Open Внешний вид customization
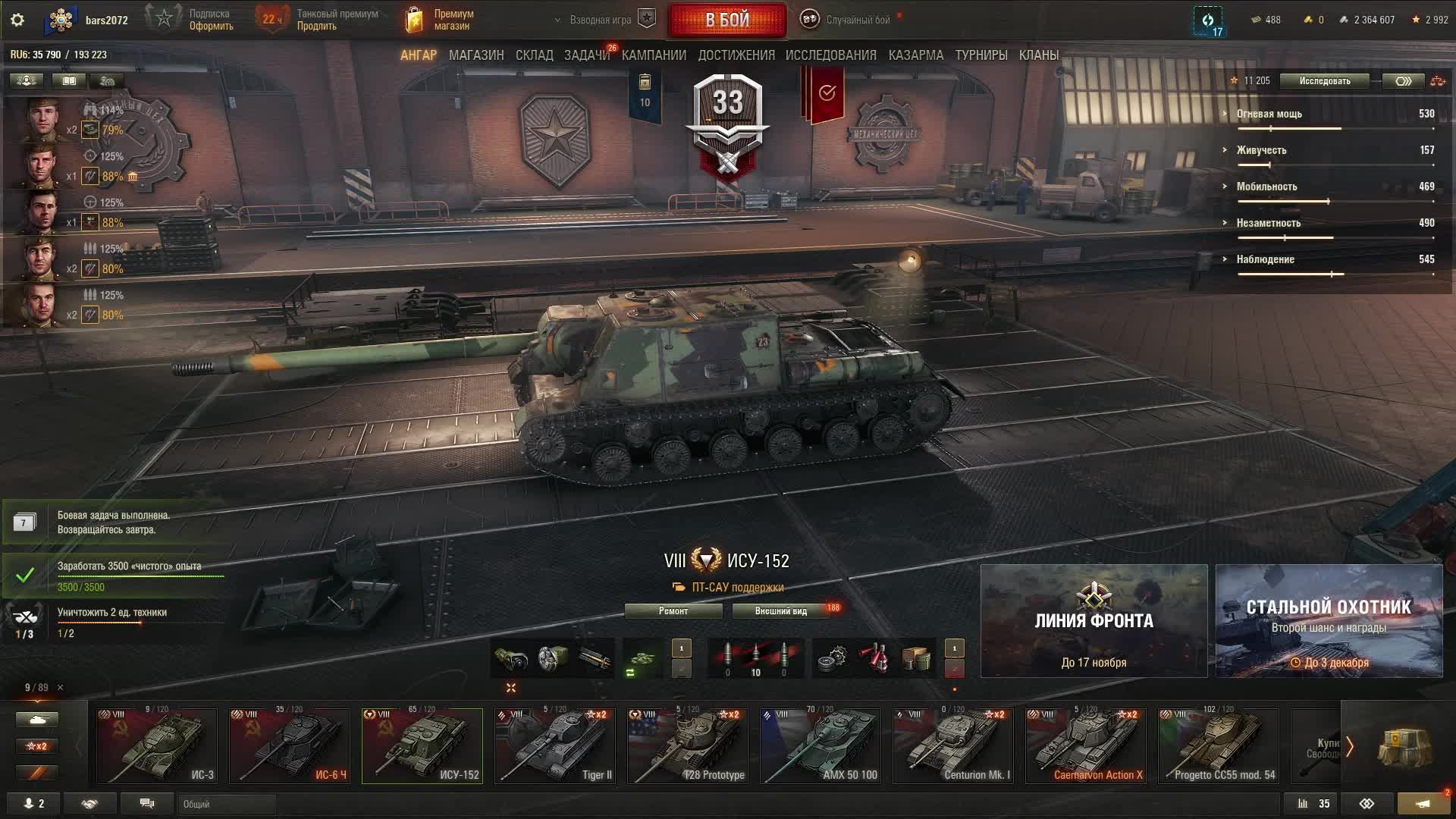This screenshot has width=1456, height=819. coord(780,611)
